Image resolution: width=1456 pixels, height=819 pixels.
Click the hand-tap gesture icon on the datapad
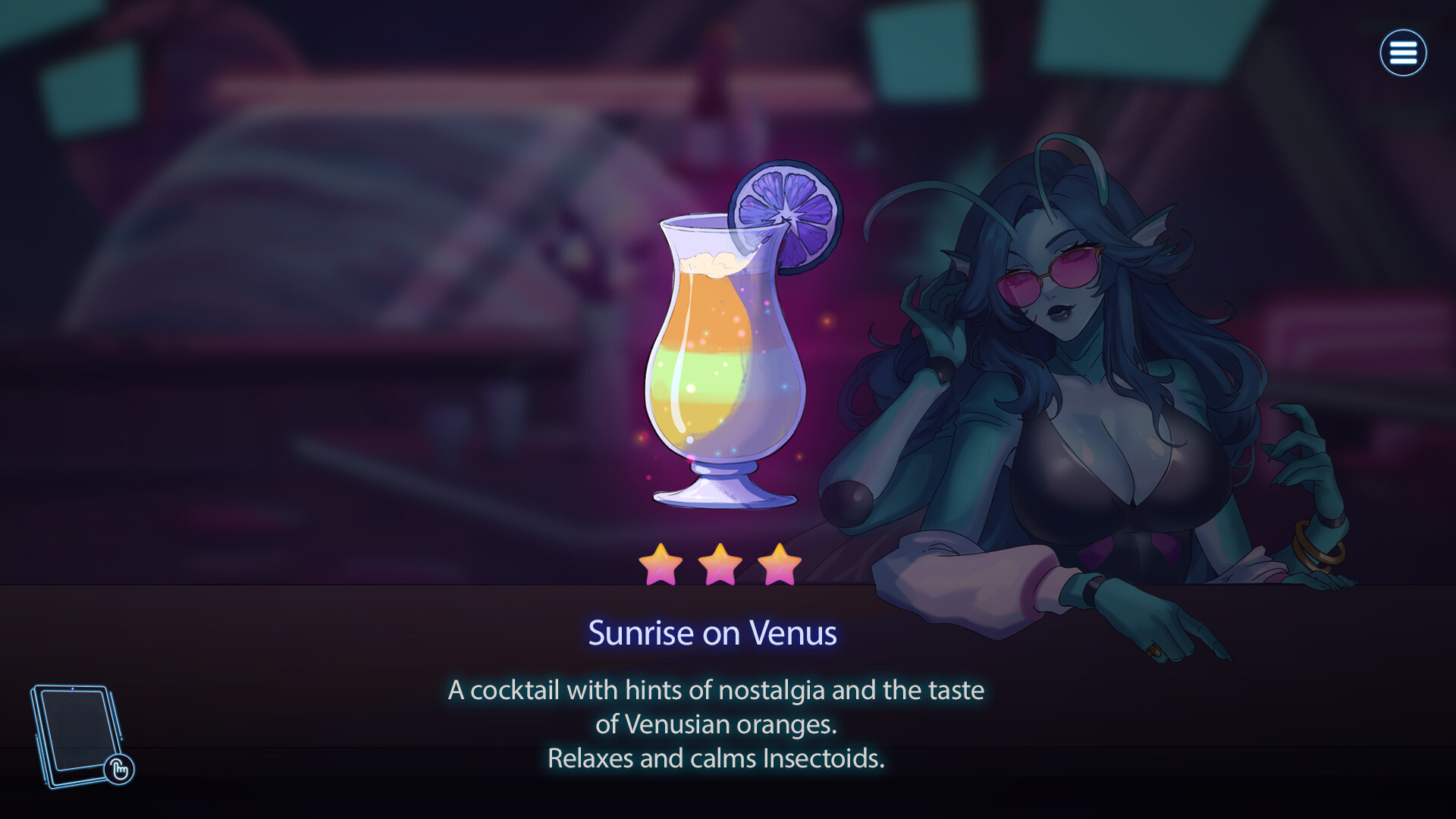coord(118,769)
